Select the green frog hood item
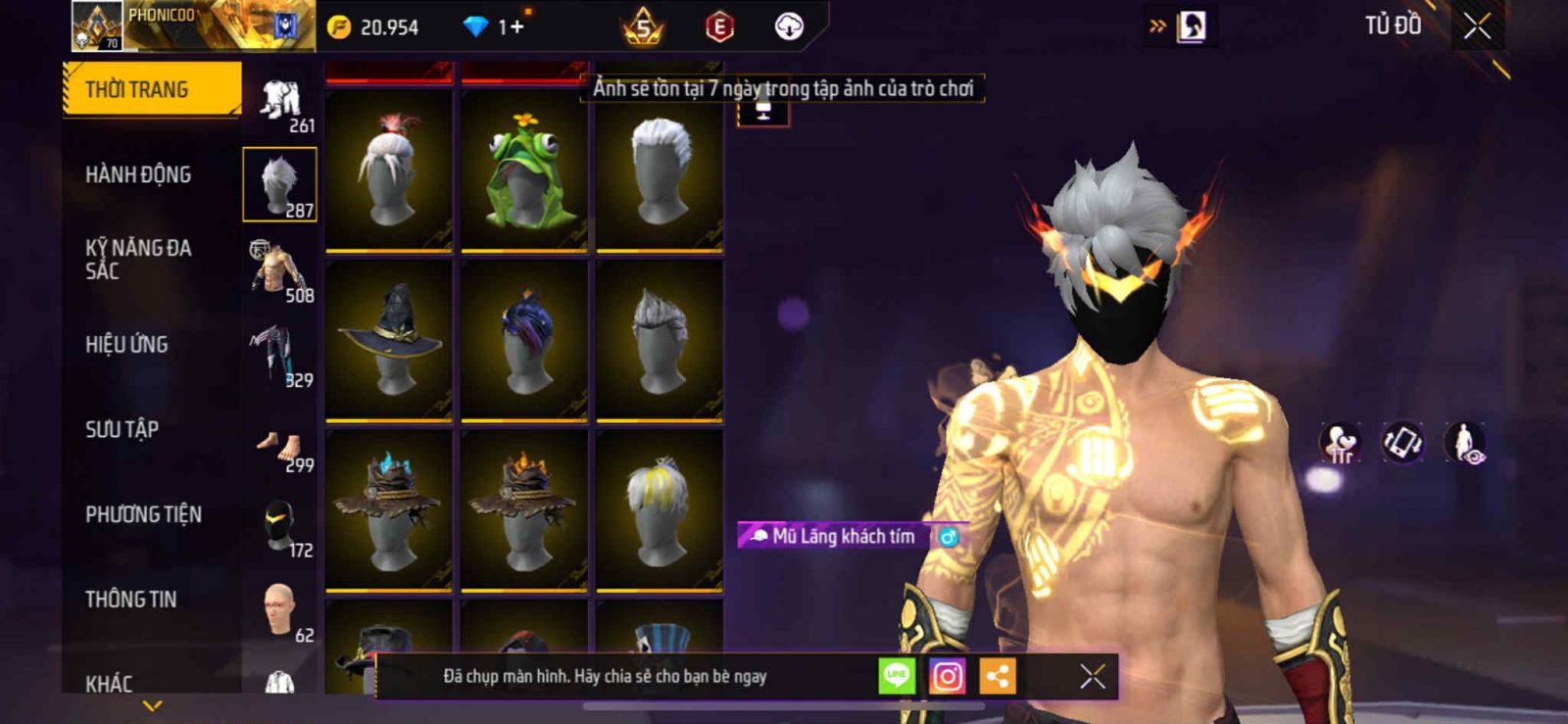The height and width of the screenshot is (724, 1568). point(524,169)
